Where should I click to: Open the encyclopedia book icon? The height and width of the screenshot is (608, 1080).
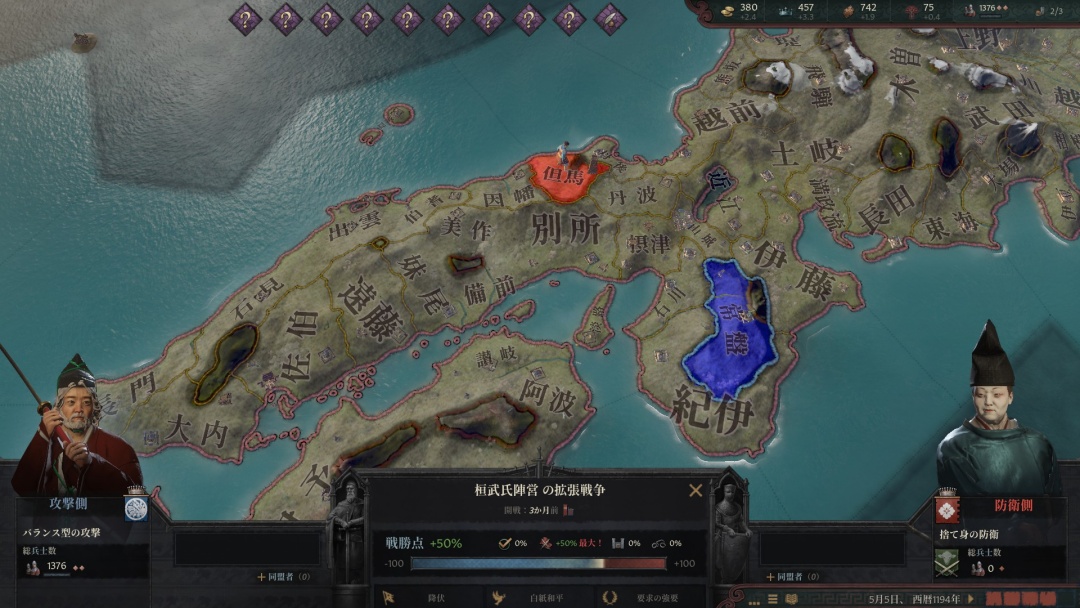click(x=790, y=599)
